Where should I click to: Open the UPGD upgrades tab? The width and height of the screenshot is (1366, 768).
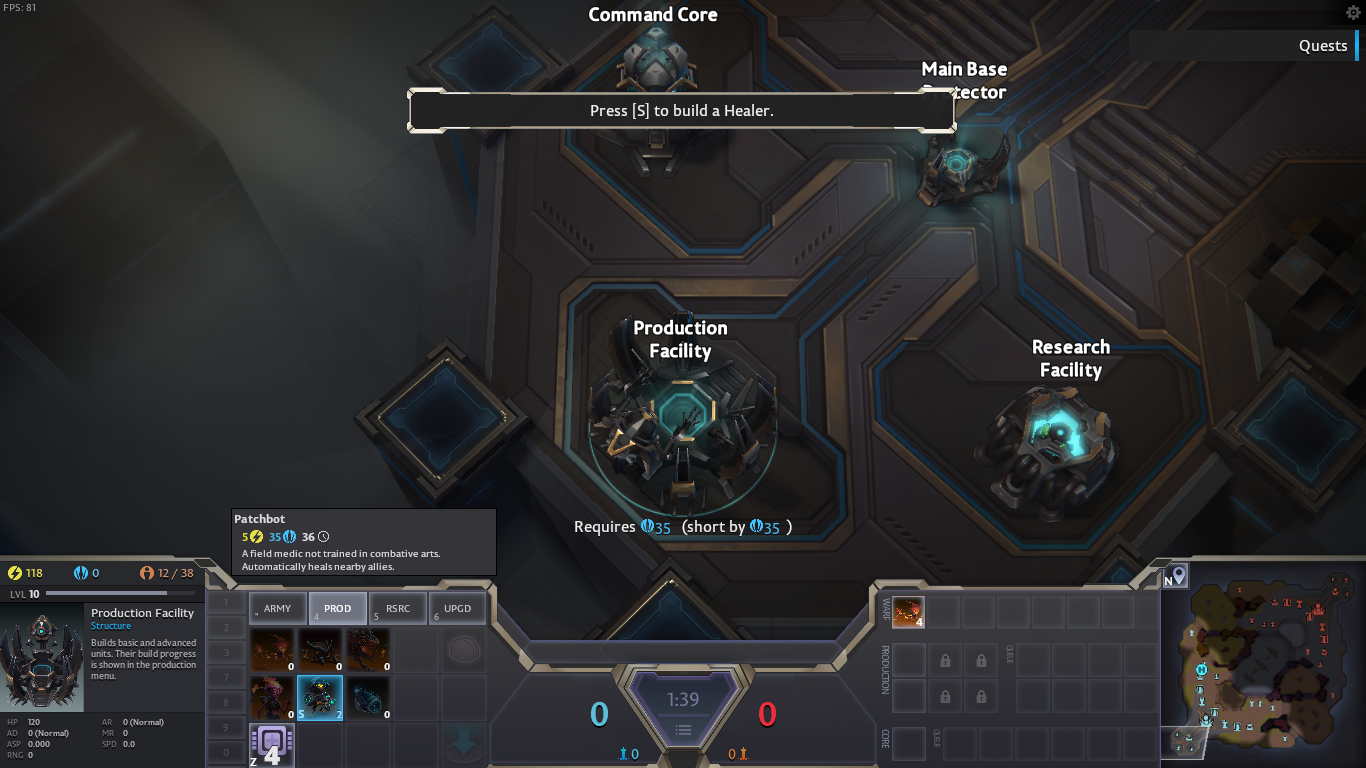pos(457,608)
